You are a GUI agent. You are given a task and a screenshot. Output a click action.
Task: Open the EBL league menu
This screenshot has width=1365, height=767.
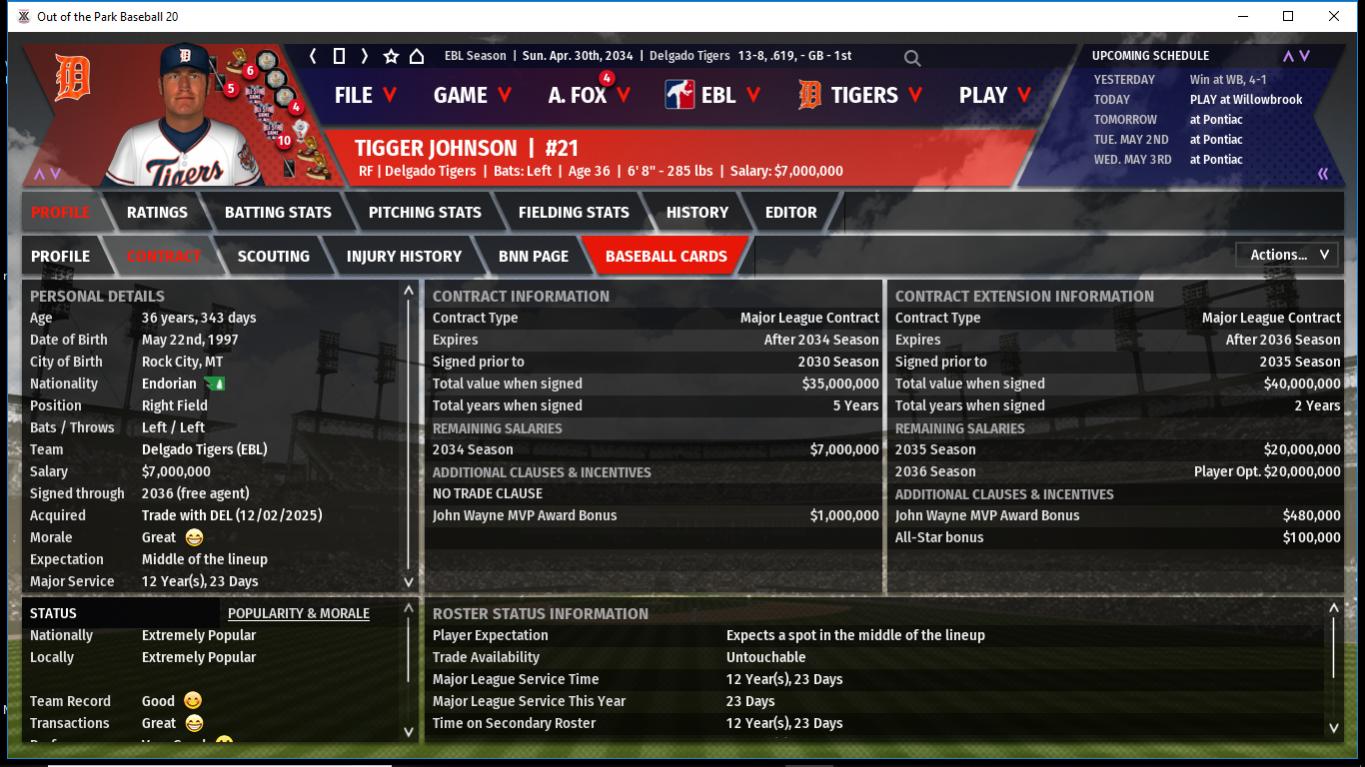coord(713,95)
